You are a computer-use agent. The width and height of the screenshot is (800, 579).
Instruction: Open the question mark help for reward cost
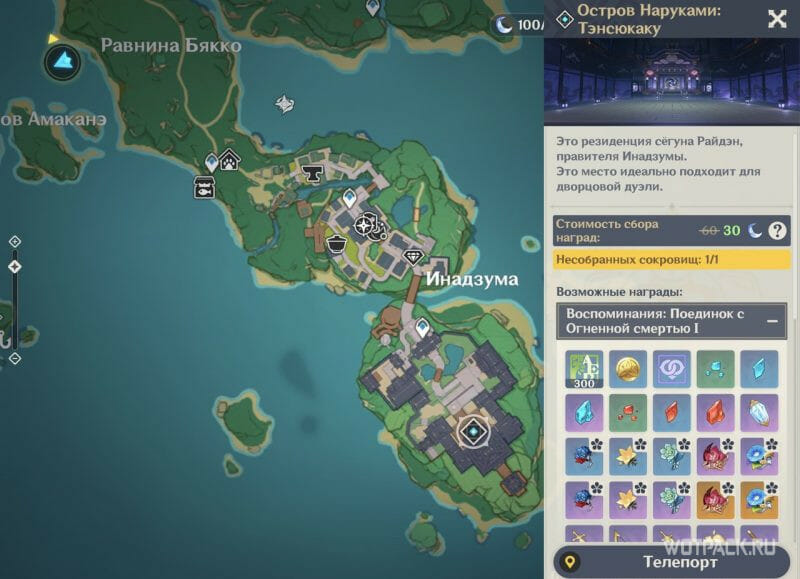(x=778, y=231)
